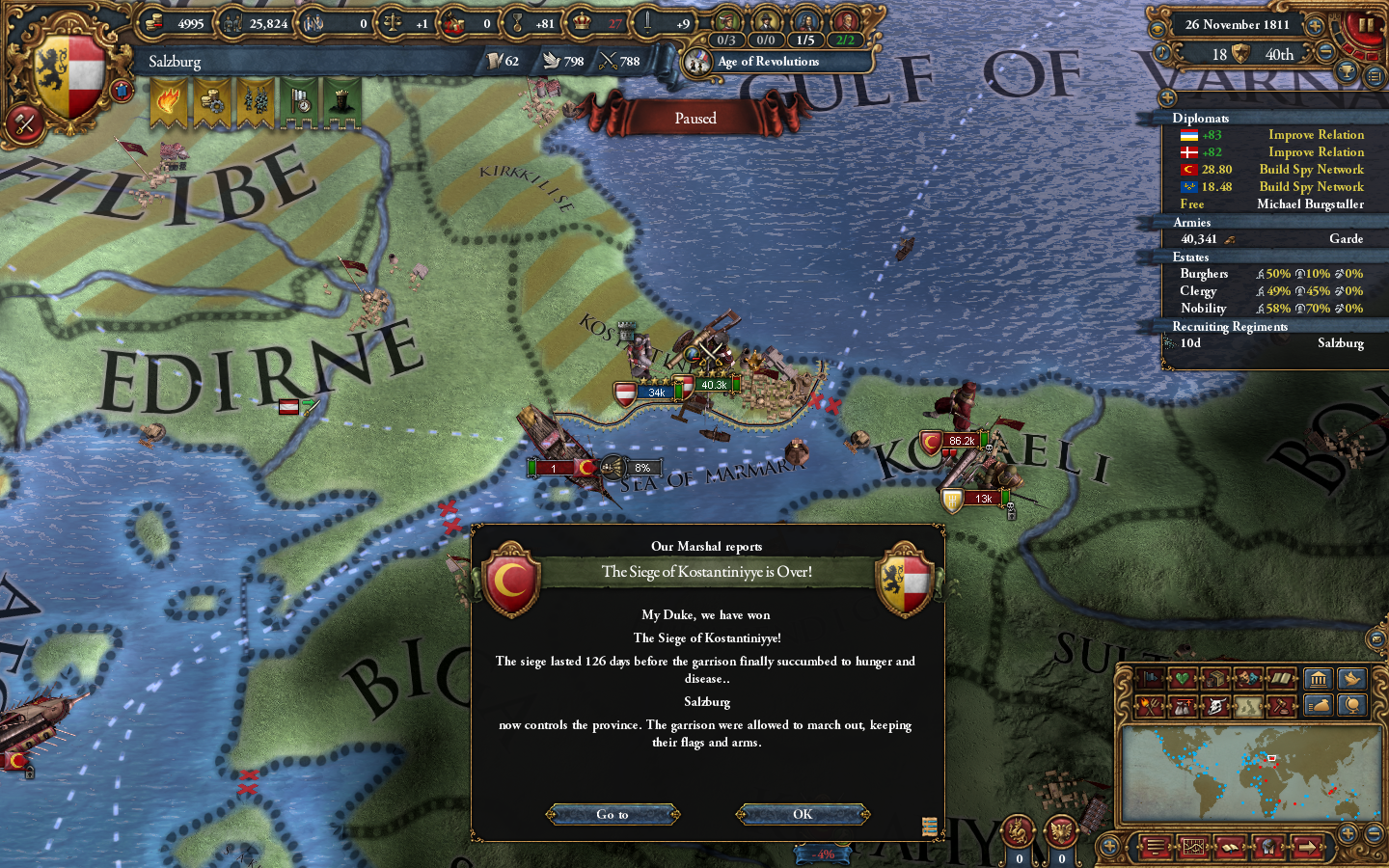The height and width of the screenshot is (868, 1389).
Task: Increase game speed with the plus control
Action: pyautogui.click(x=1315, y=27)
